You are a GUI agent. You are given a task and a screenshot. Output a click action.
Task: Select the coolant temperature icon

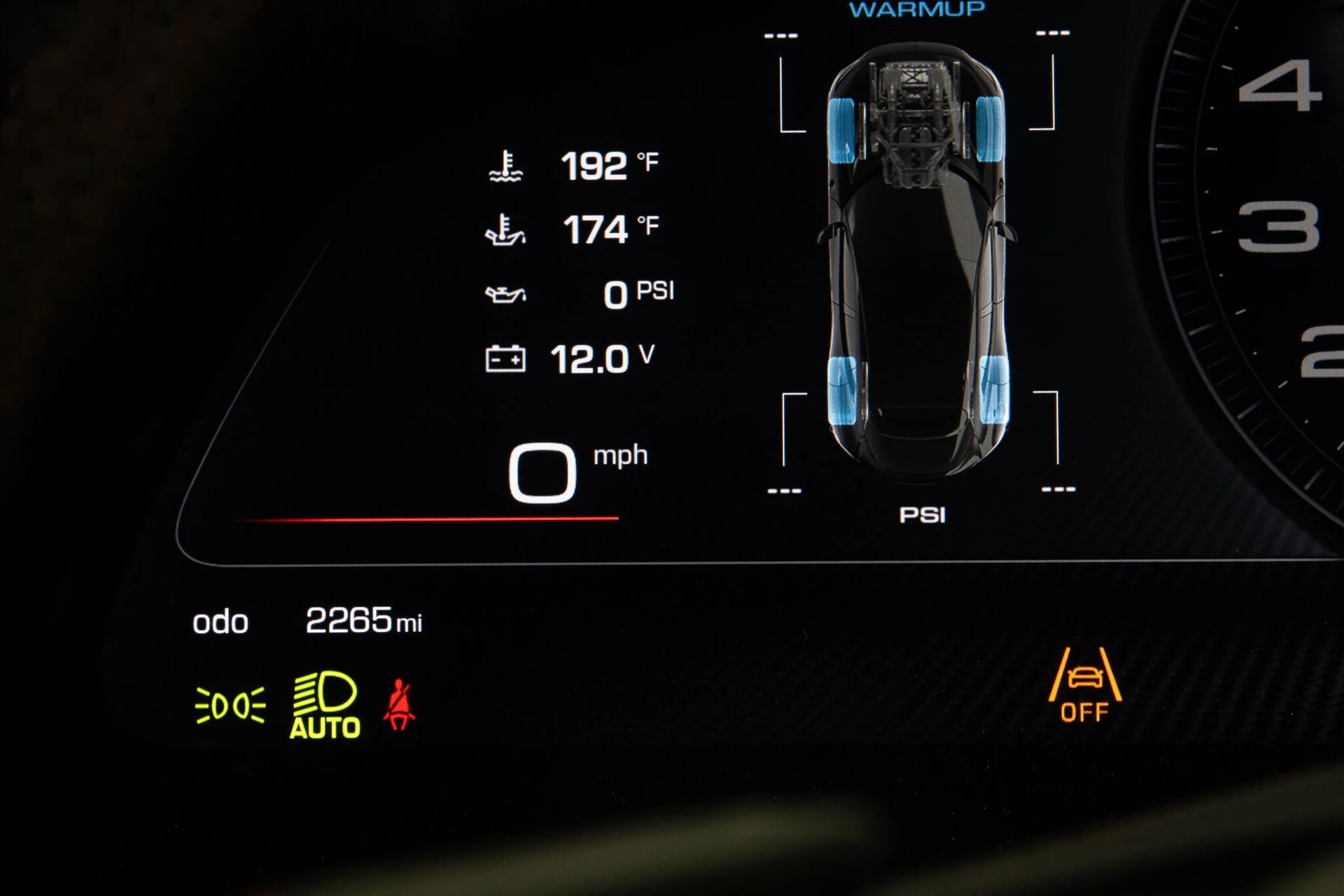point(505,167)
